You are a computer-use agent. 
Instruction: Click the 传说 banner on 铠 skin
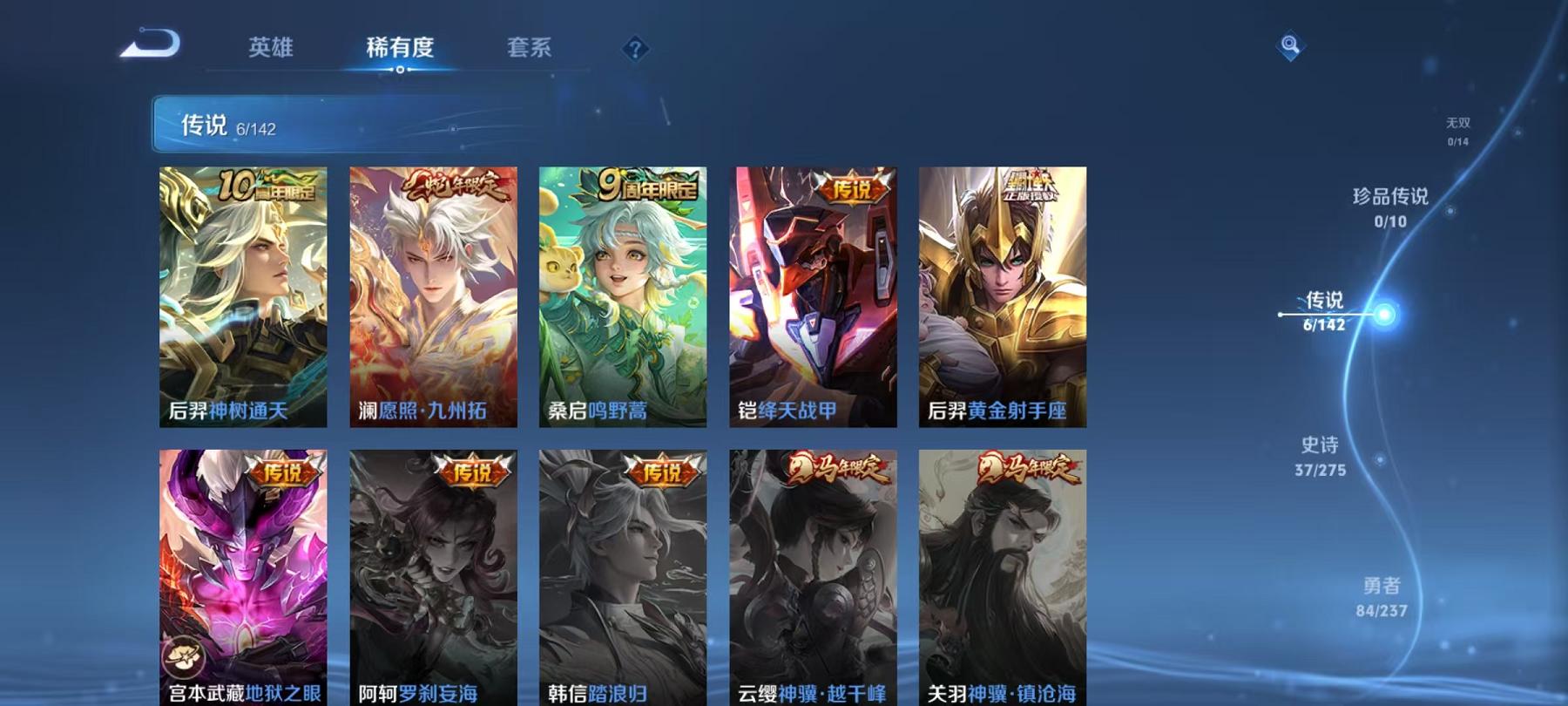(x=851, y=190)
